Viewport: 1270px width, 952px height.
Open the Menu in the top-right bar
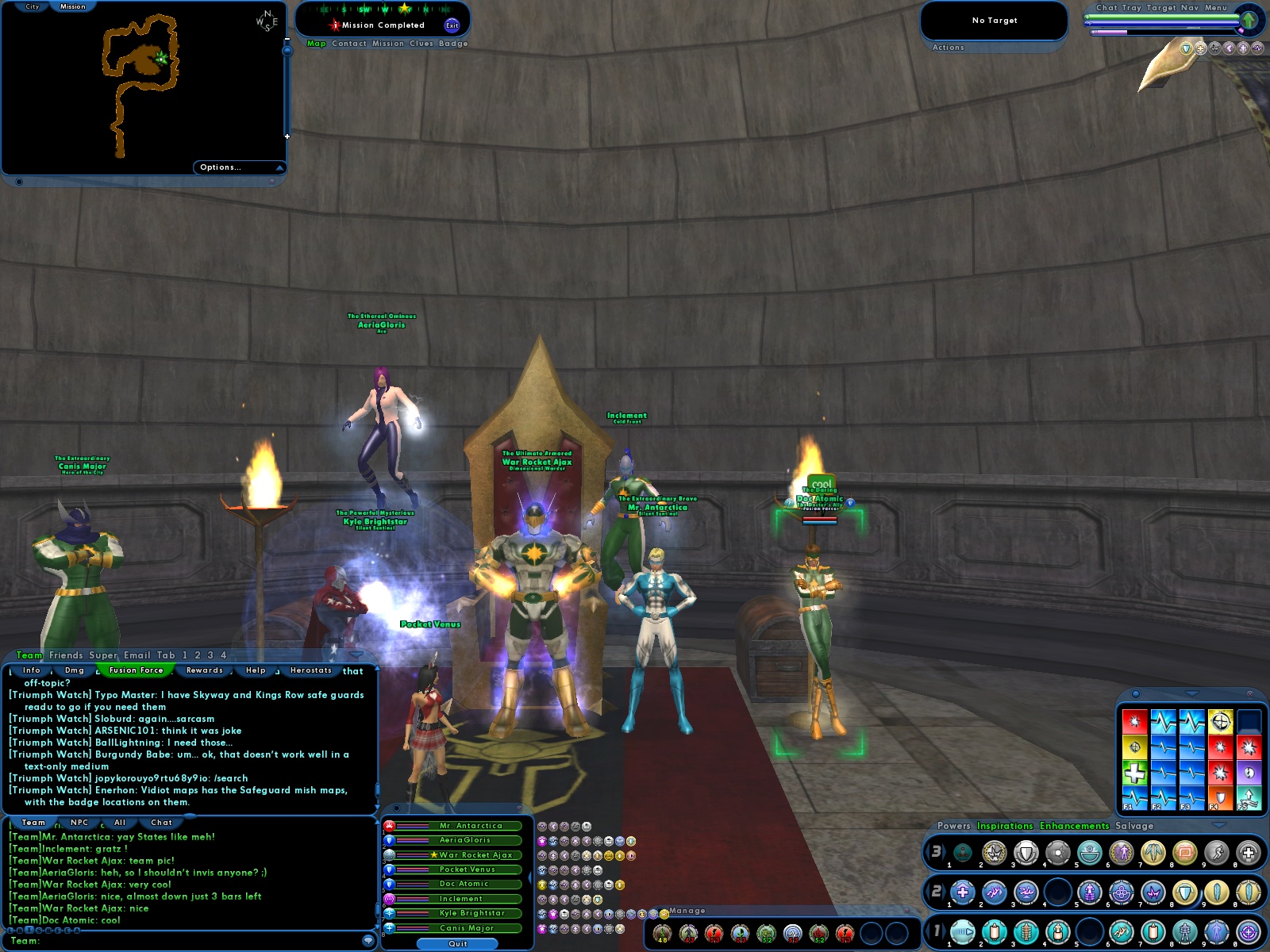coord(1216,8)
